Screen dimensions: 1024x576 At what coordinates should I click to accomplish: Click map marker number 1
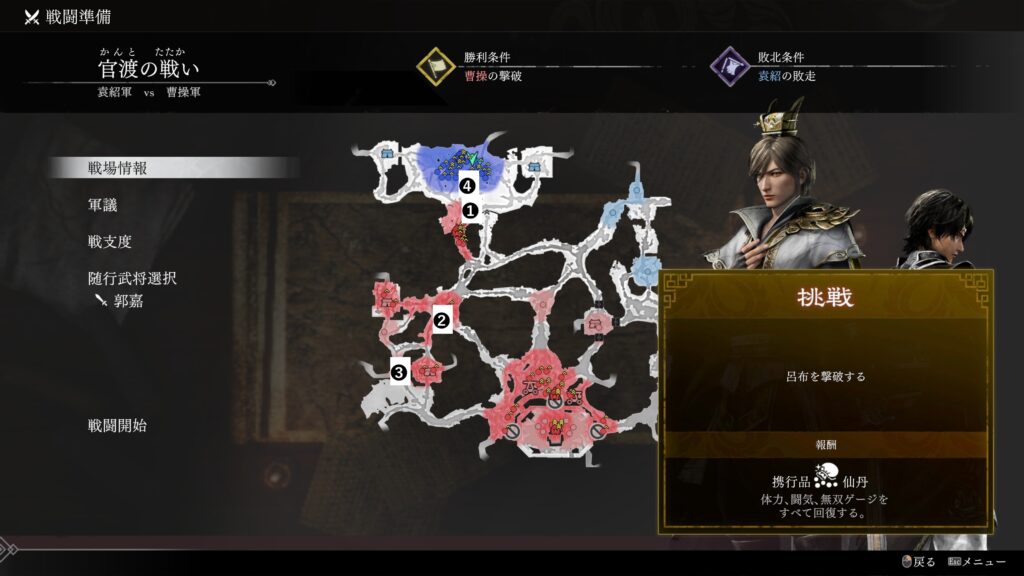467,210
